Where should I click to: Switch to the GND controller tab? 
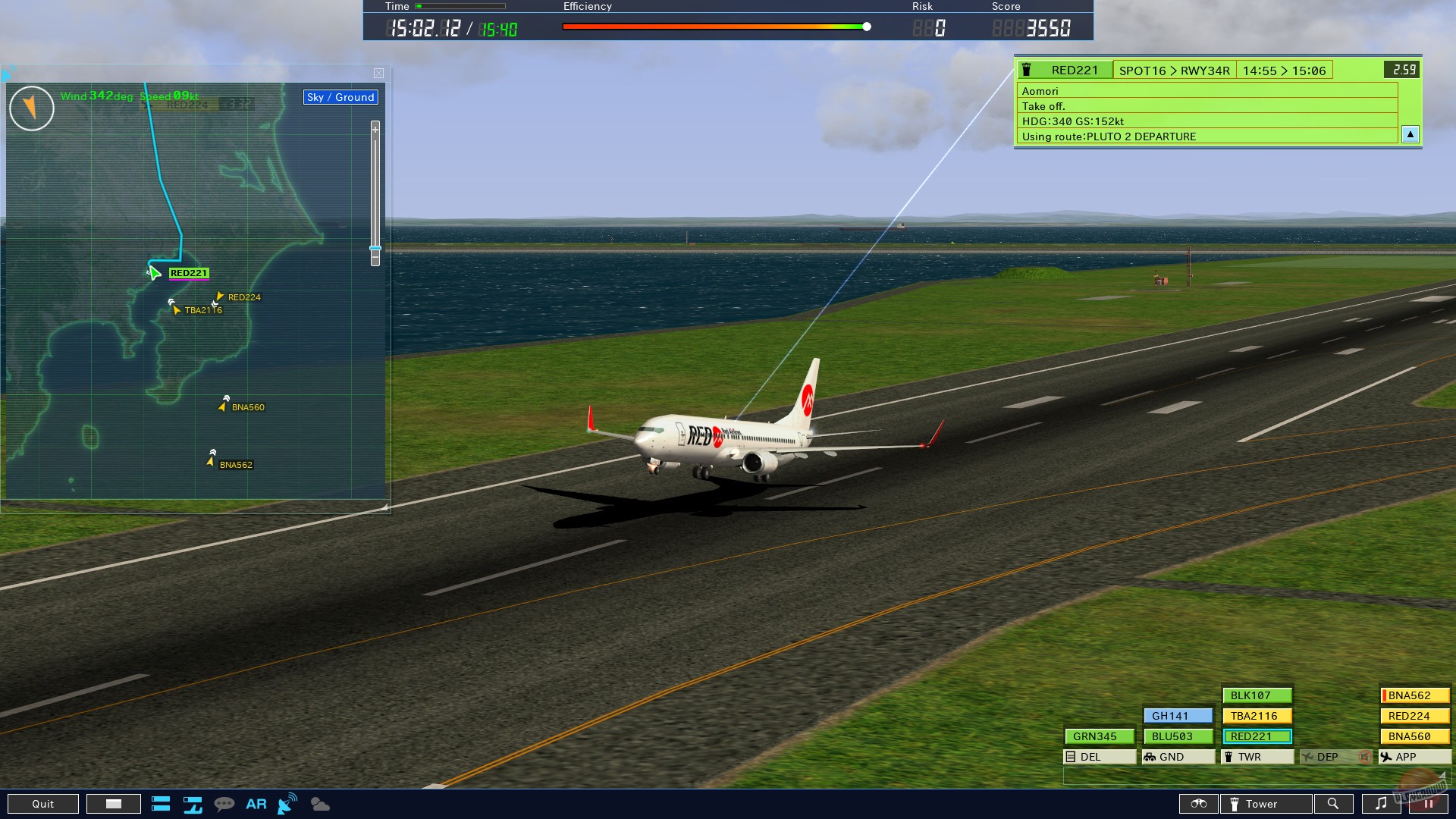point(1177,756)
